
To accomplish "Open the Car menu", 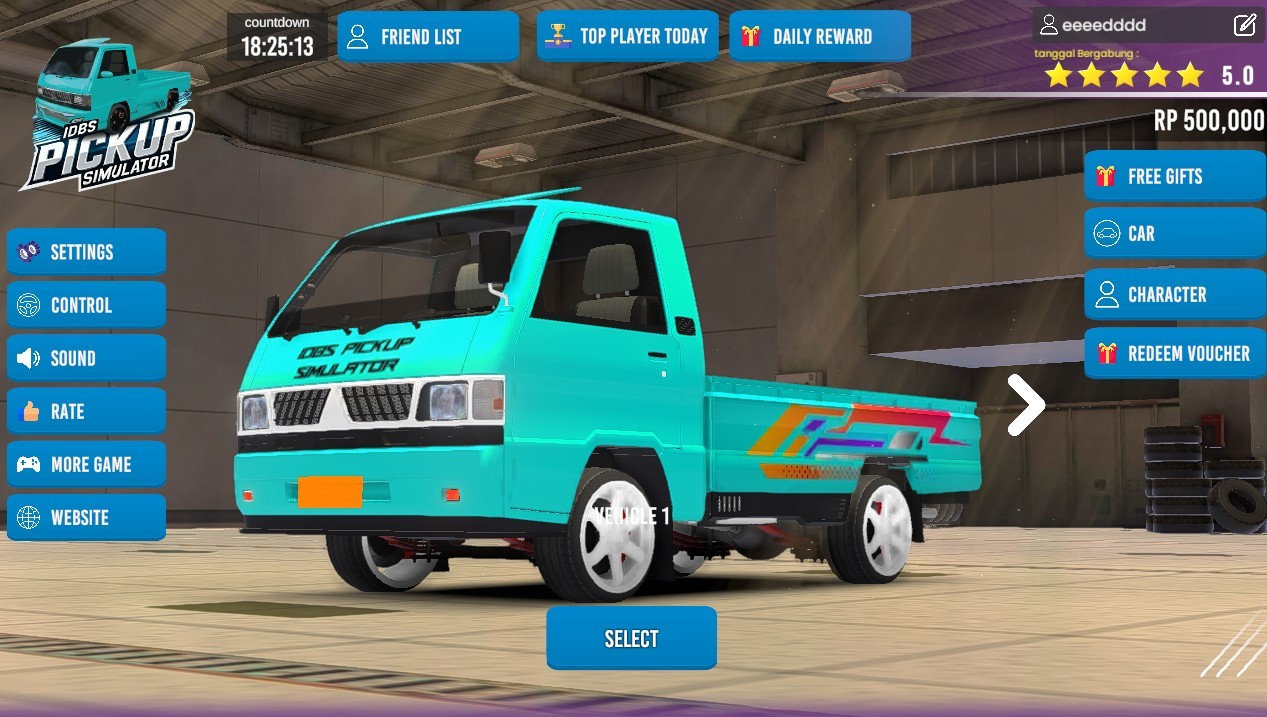I will click(1174, 234).
